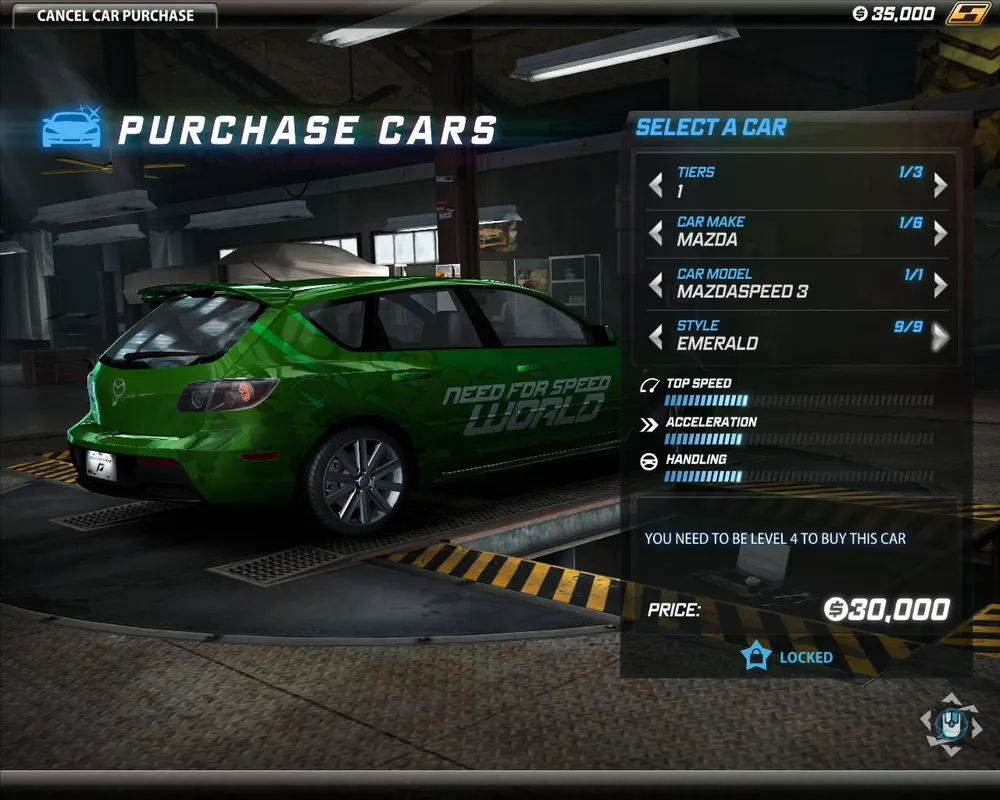The image size is (1000, 800).
Task: Click the Locked purchase button
Action: click(787, 657)
